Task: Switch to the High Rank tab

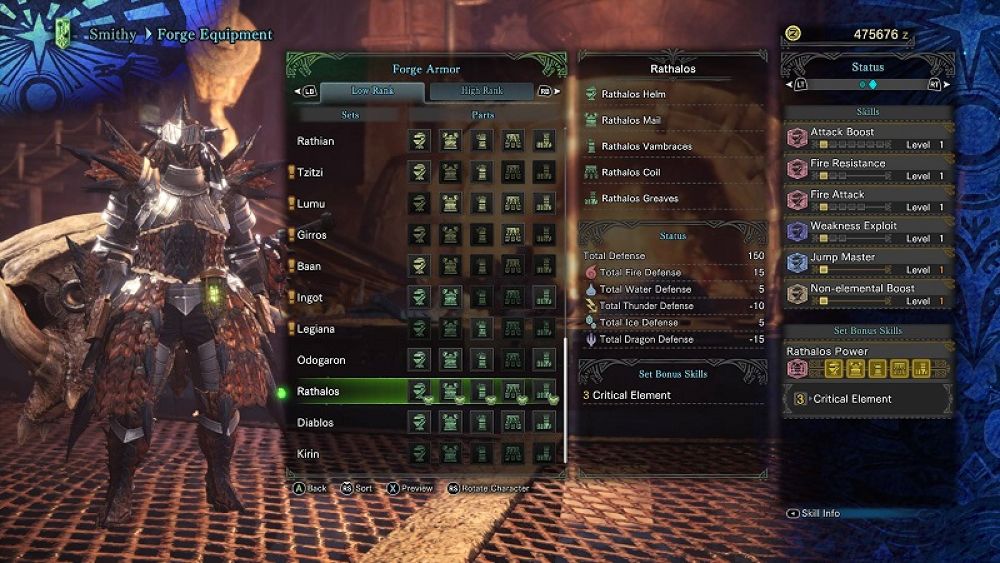Action: [481, 91]
